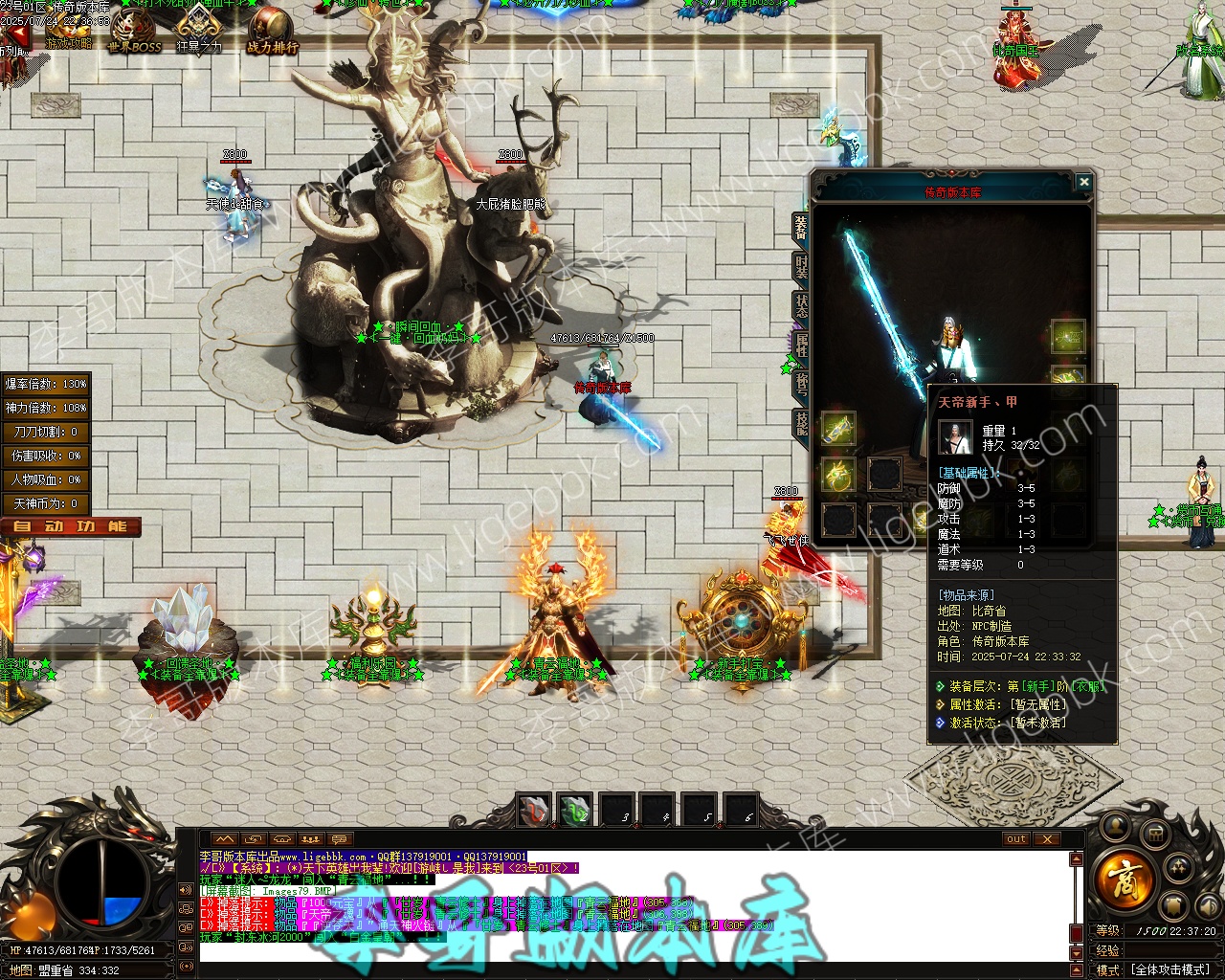
Task: Open the 世界BOSS menu
Action: [x=134, y=34]
